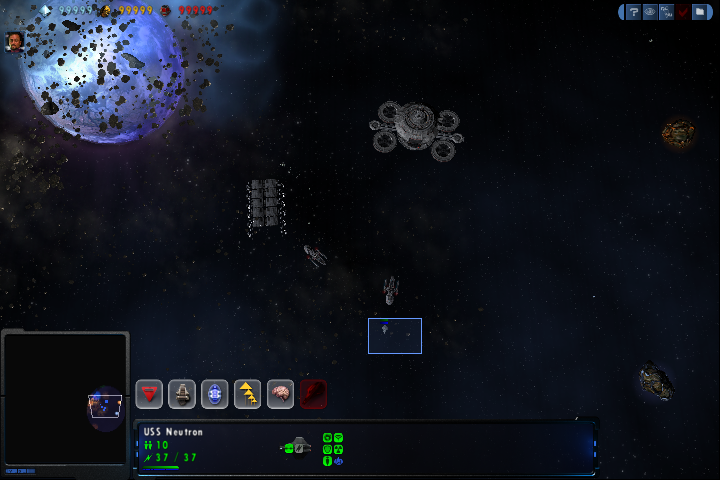720x480 pixels.
Task: Click the minimap panel
Action: coord(66,400)
